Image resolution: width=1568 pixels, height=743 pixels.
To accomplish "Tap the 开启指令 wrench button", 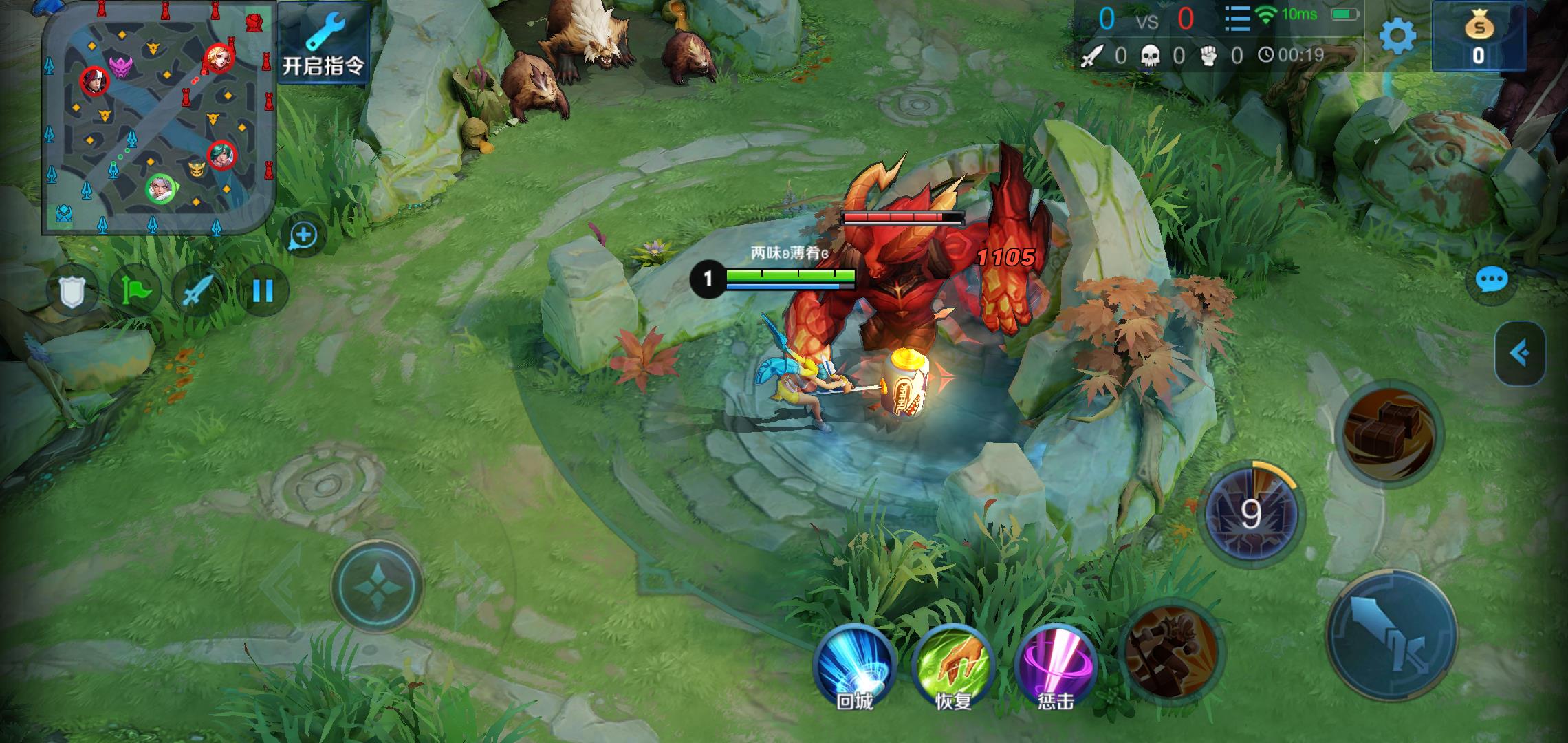I will (x=323, y=44).
